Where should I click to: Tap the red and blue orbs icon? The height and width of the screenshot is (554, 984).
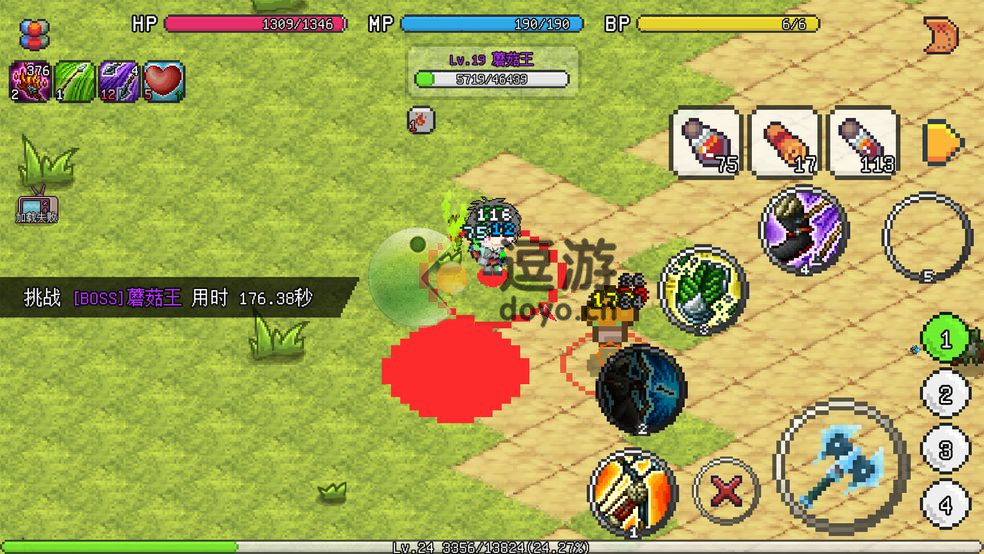pos(34,34)
